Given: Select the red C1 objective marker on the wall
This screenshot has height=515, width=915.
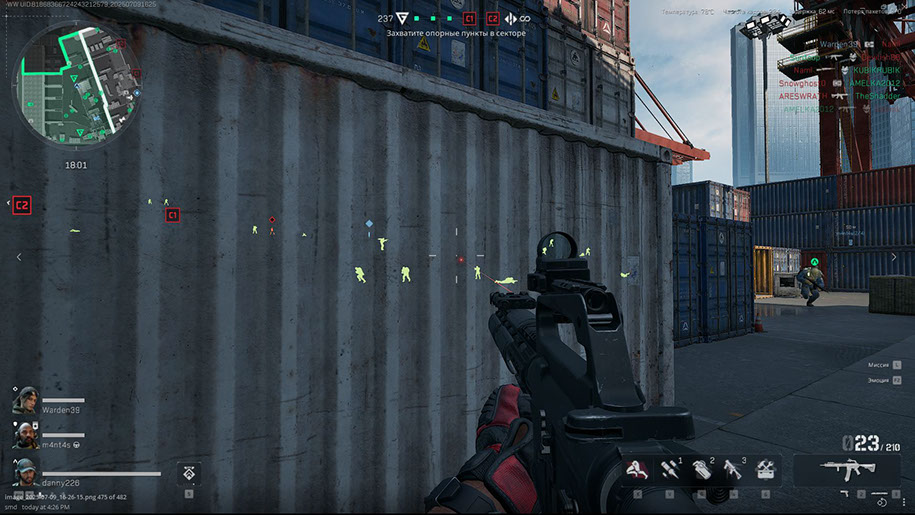Looking at the screenshot, I should point(172,215).
